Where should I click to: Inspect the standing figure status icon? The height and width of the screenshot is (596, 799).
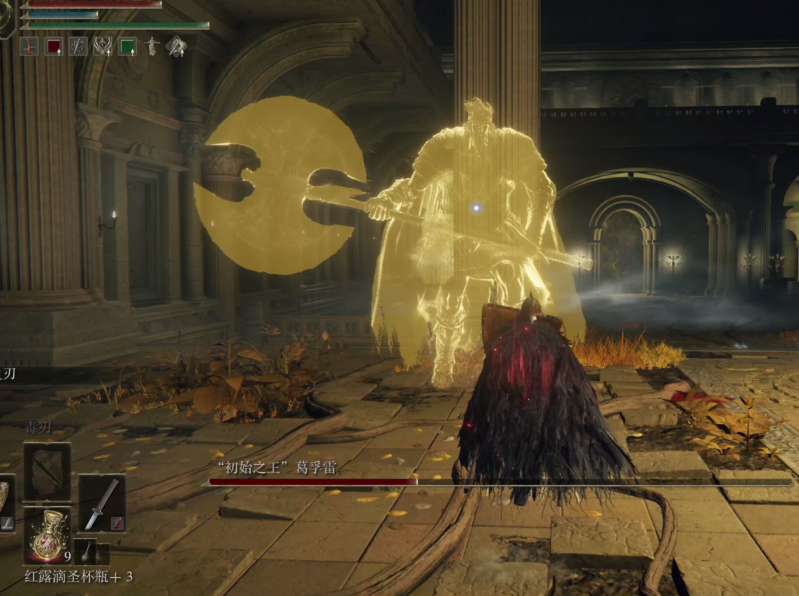click(152, 46)
